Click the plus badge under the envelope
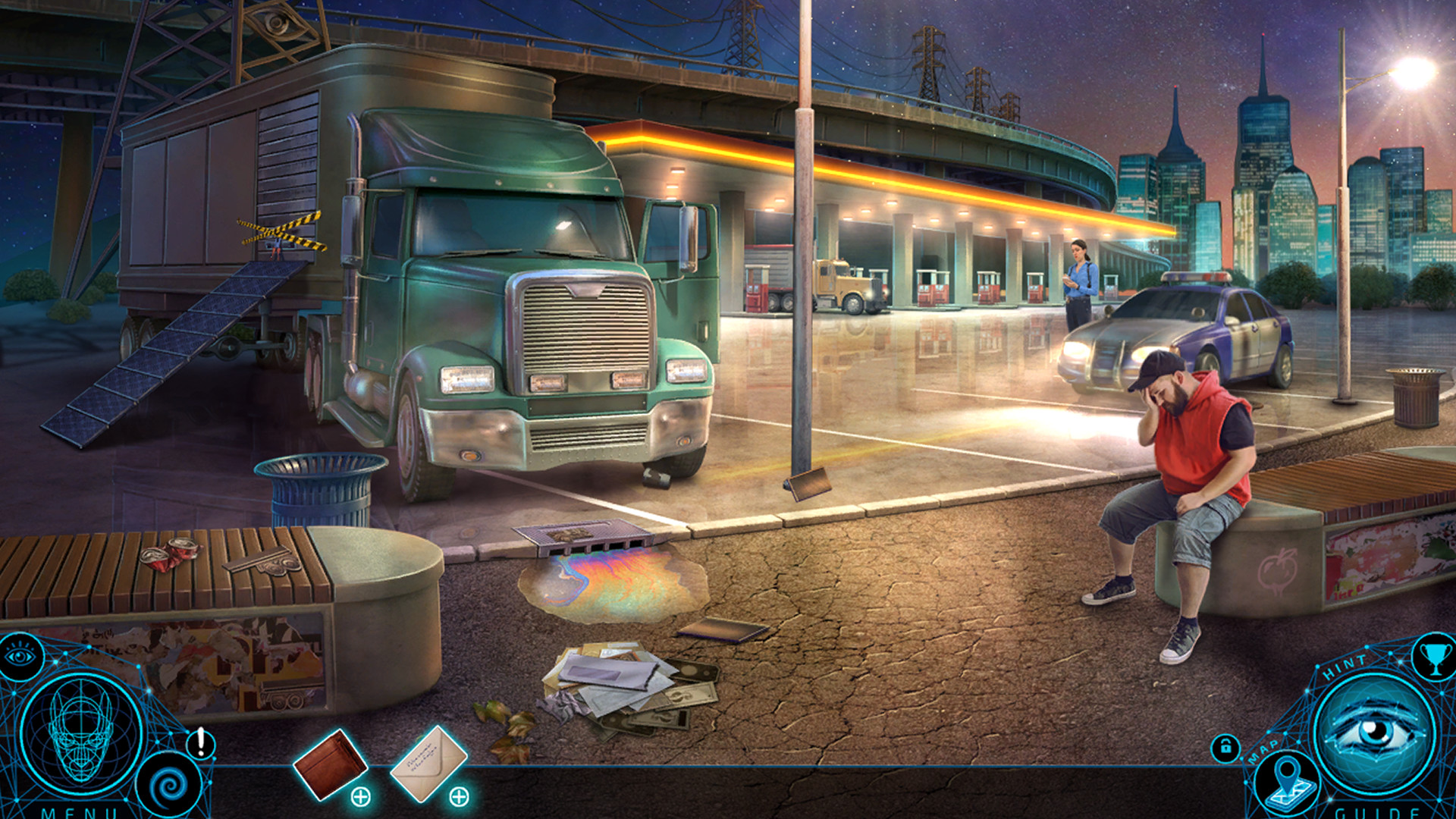Viewport: 1456px width, 819px height. click(x=459, y=796)
